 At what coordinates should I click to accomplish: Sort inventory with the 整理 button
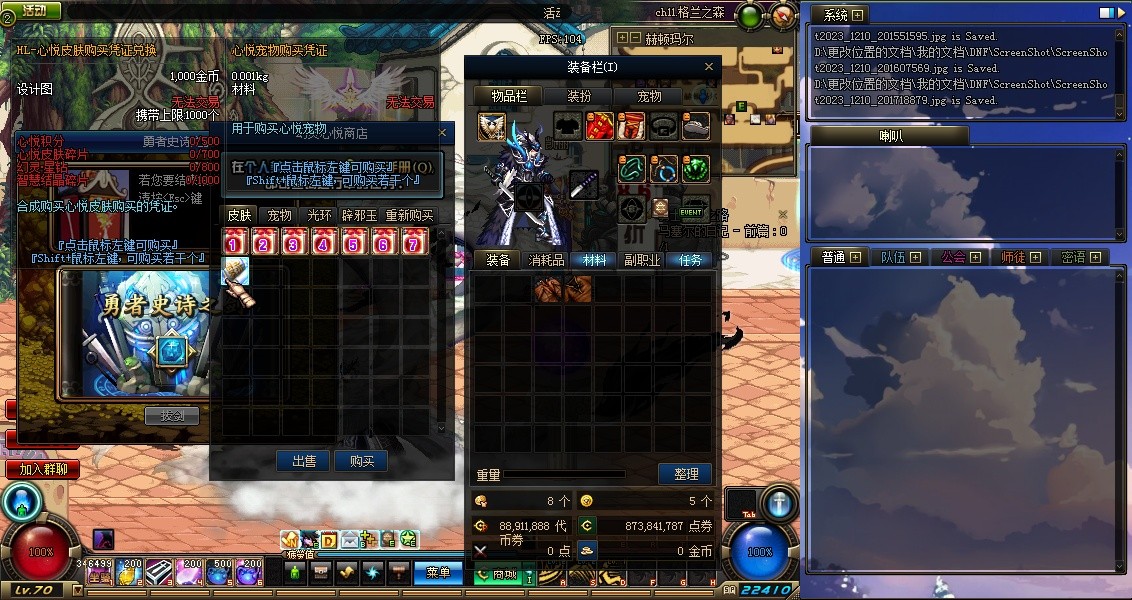[x=686, y=474]
